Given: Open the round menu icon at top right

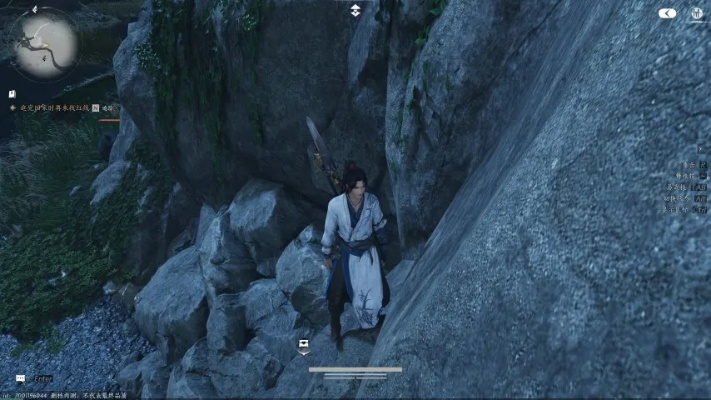Looking at the screenshot, I should click(697, 14).
